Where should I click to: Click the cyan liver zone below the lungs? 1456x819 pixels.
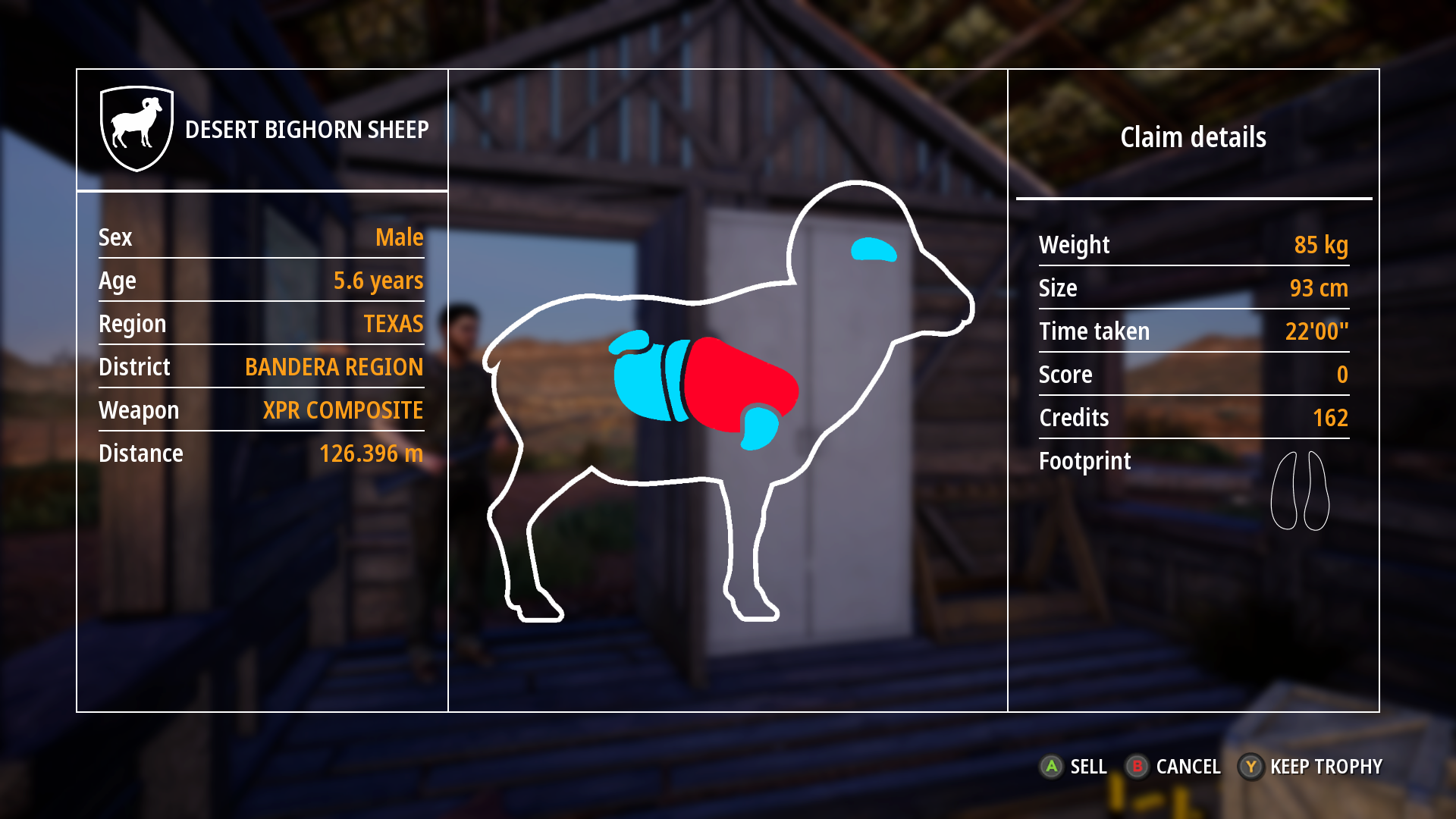coord(758,430)
